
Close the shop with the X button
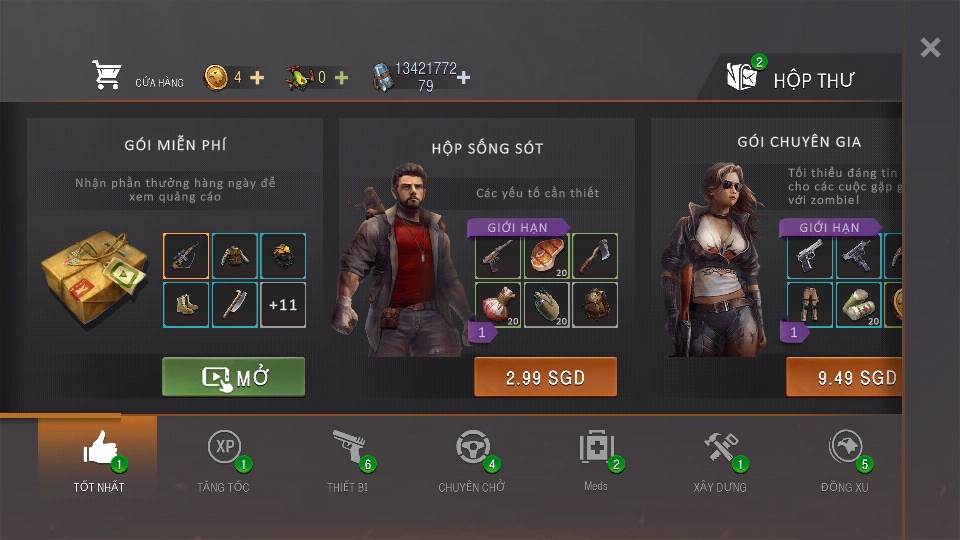(930, 48)
